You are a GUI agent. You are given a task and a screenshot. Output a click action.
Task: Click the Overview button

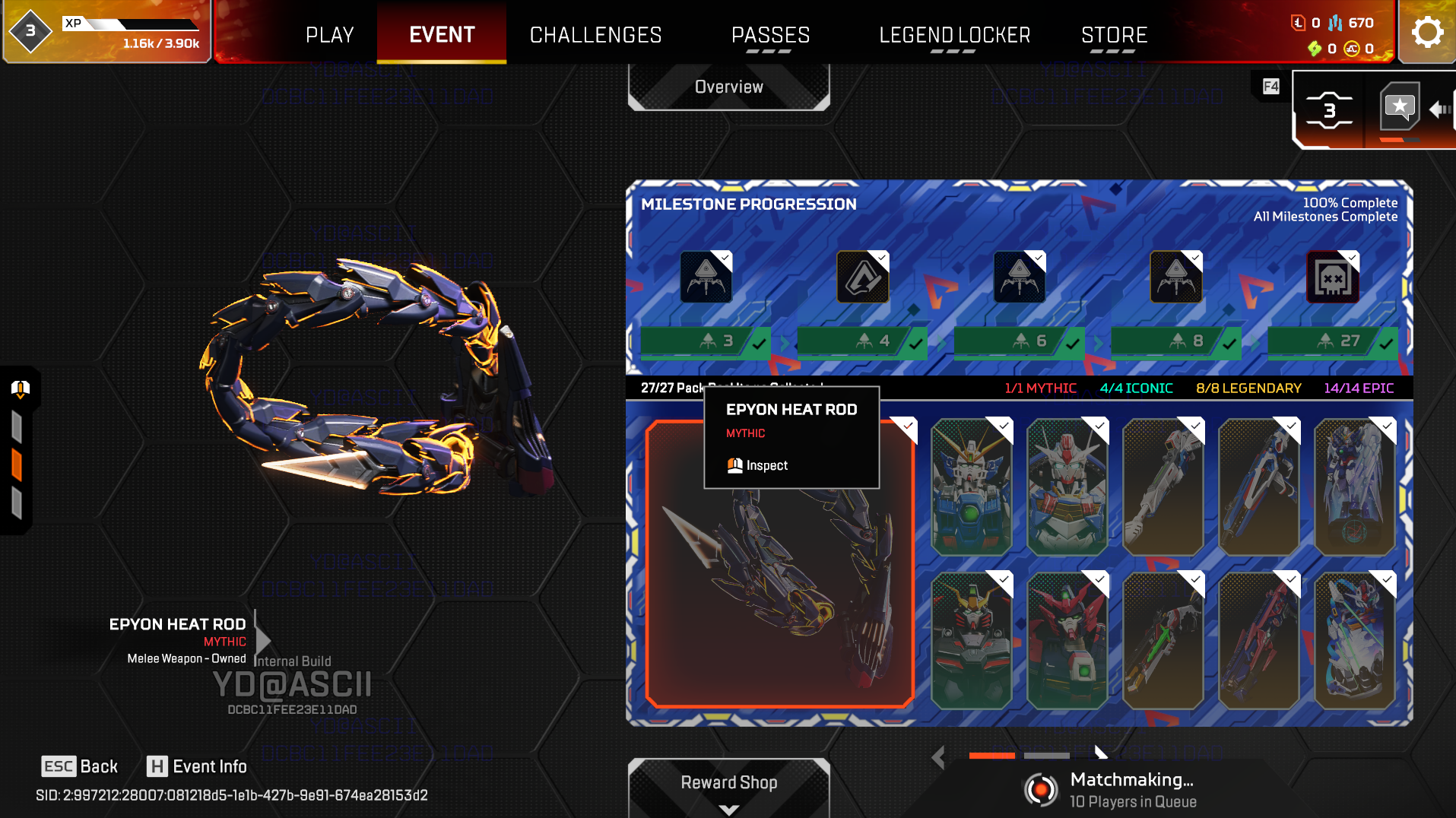click(728, 87)
